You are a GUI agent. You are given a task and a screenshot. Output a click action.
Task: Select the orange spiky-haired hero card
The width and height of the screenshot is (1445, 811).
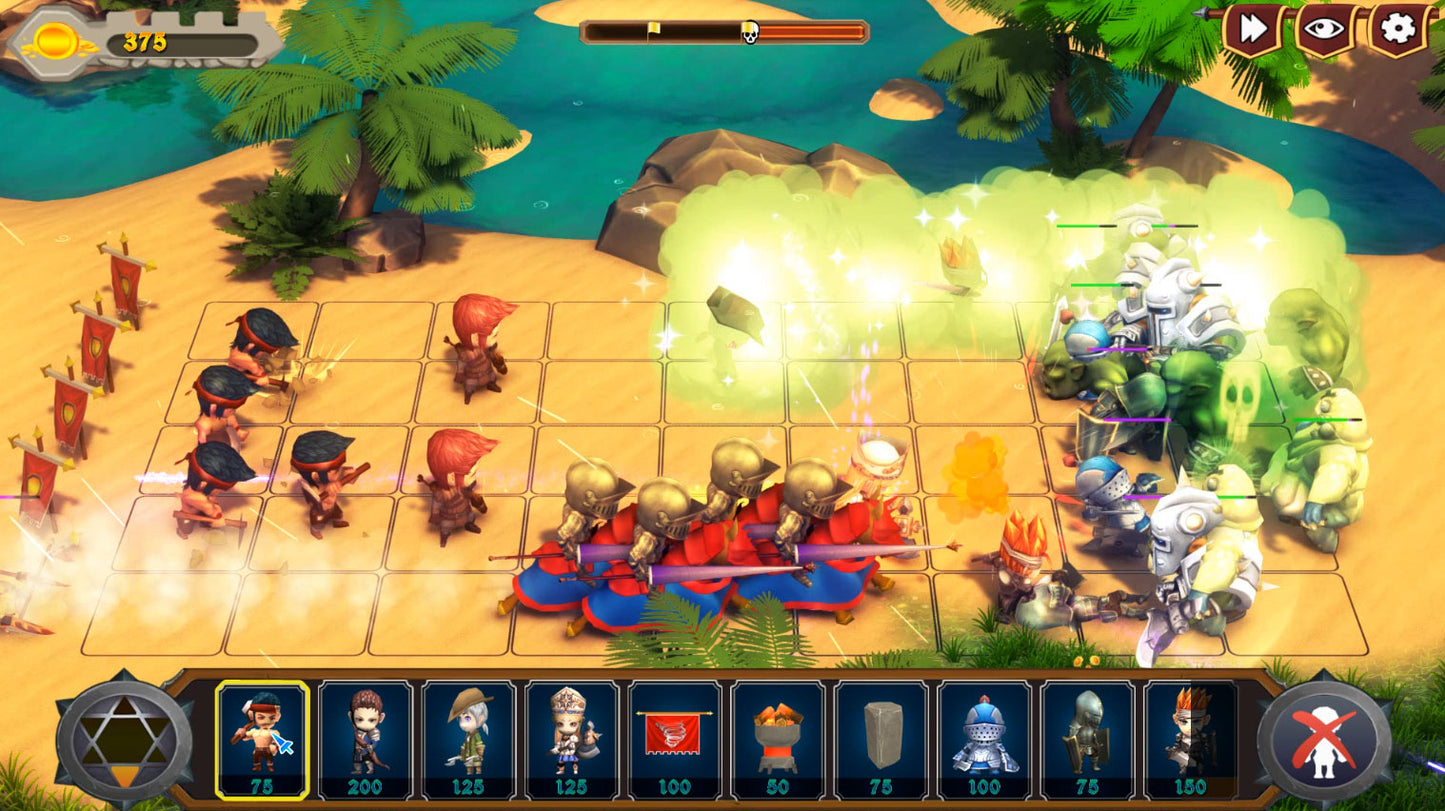[1190, 738]
